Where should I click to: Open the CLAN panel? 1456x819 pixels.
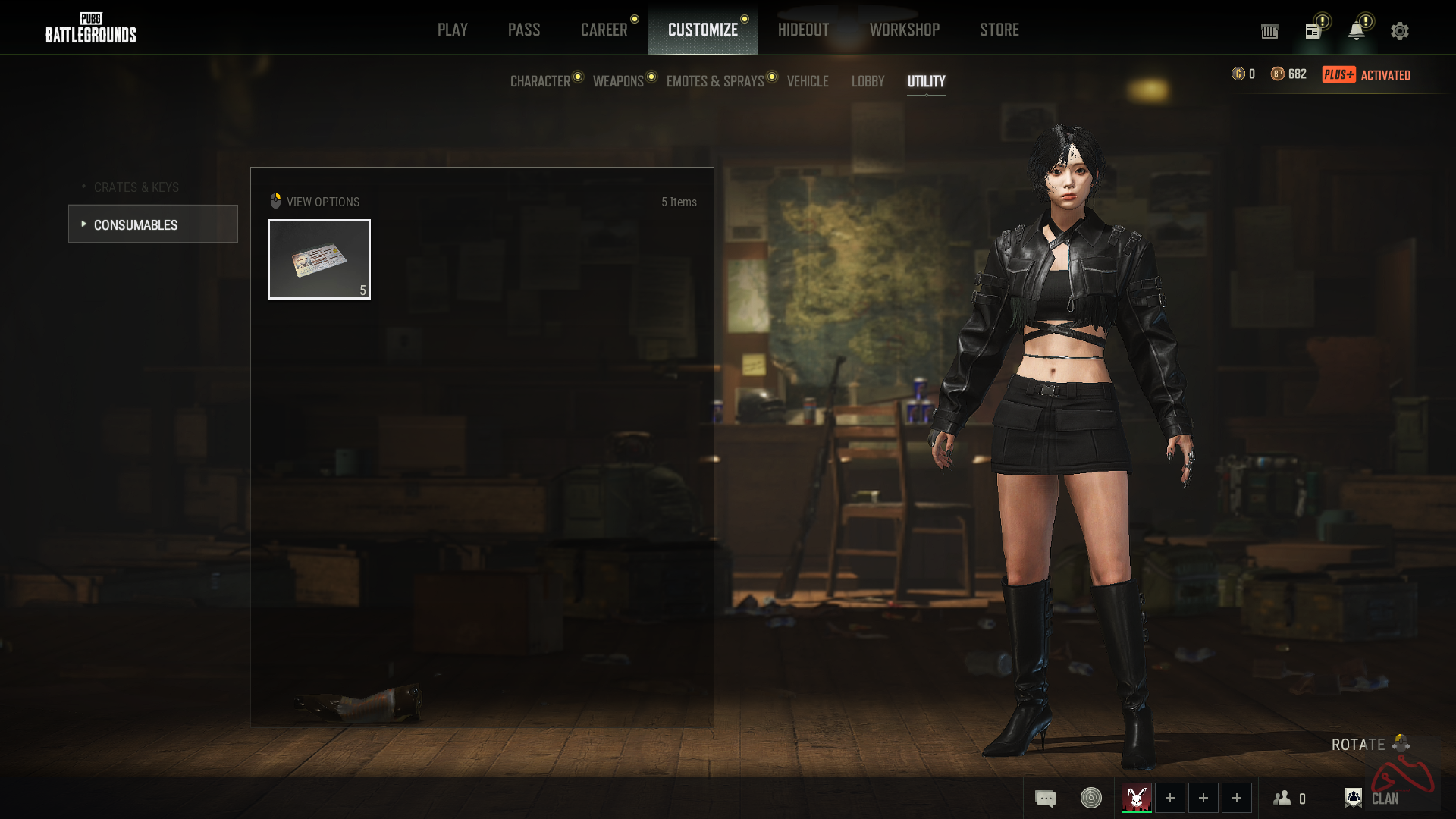pos(1371,798)
